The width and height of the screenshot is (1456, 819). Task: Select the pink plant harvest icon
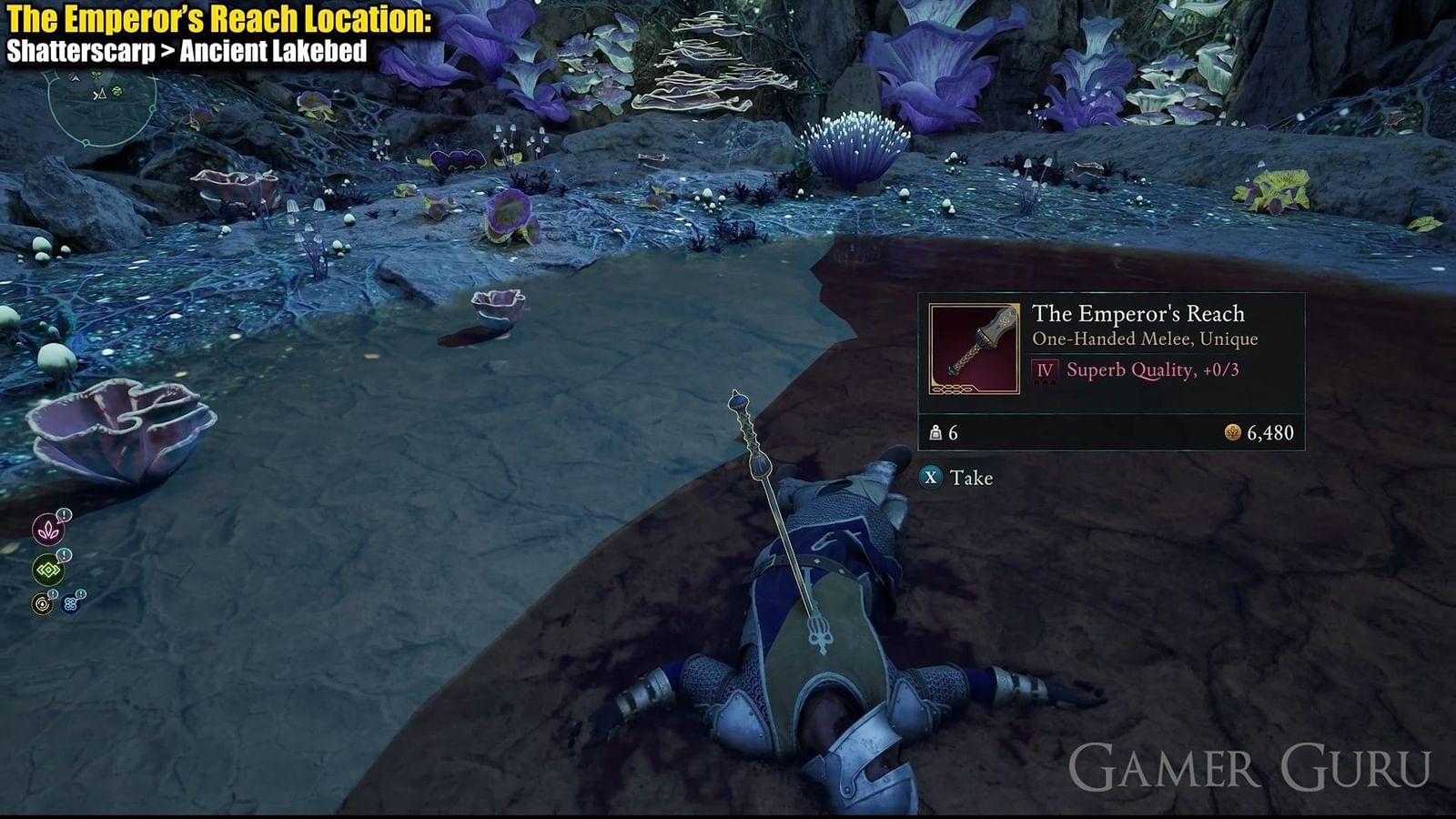47,529
